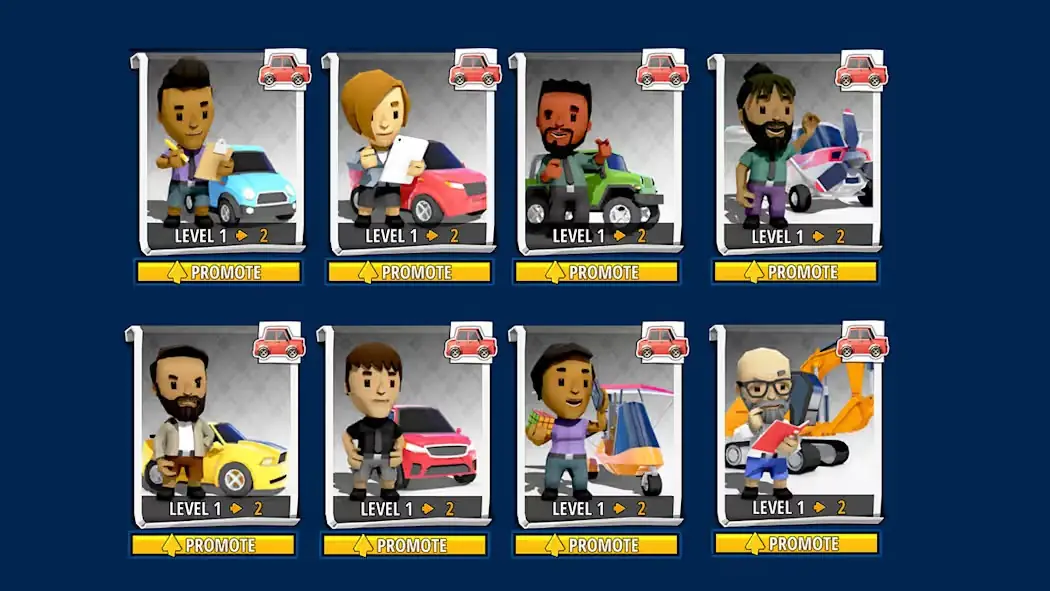Promote the worker with the tuk-tuk
This screenshot has width=1050, height=591.
point(597,545)
